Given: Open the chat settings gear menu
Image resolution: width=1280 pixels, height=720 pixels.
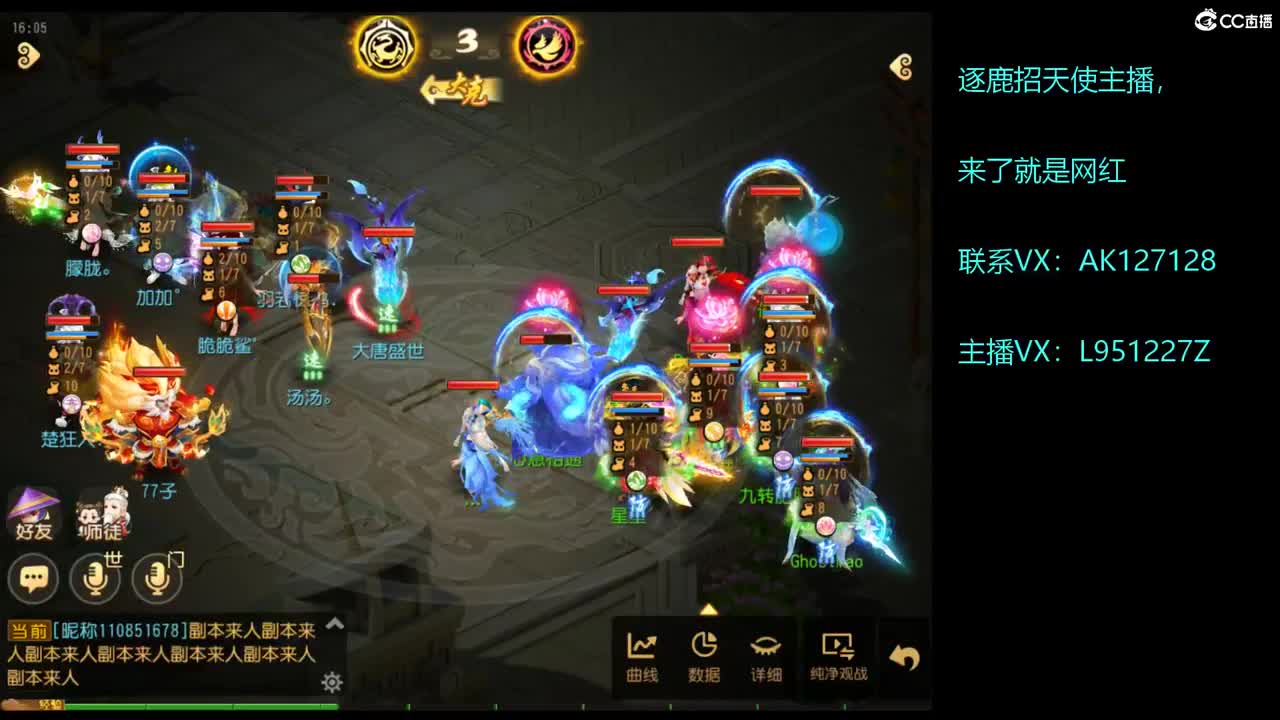Looking at the screenshot, I should click(x=331, y=680).
